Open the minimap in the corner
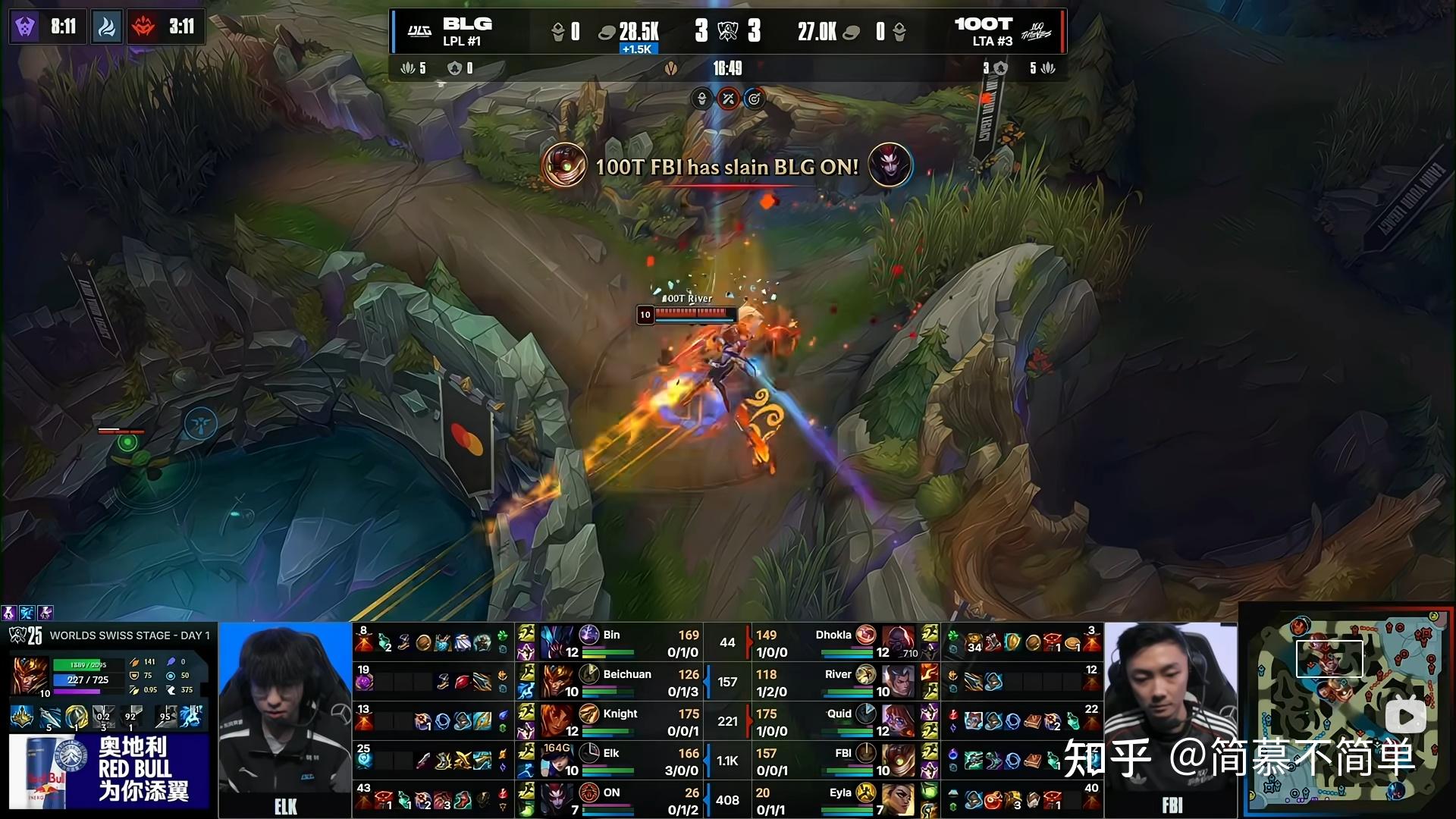The height and width of the screenshot is (819, 1456). click(1348, 709)
